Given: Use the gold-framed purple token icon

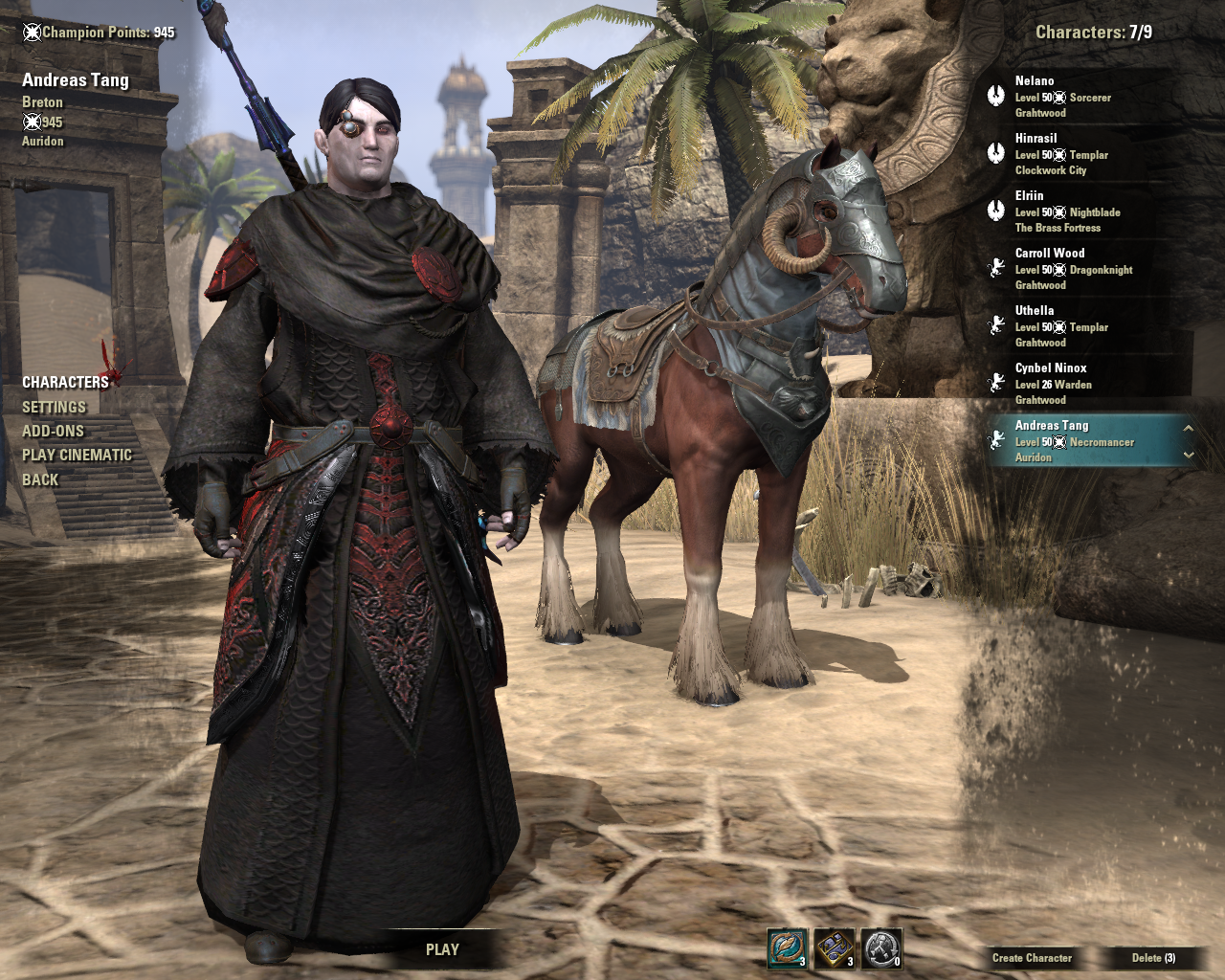Looking at the screenshot, I should pyautogui.click(x=835, y=948).
